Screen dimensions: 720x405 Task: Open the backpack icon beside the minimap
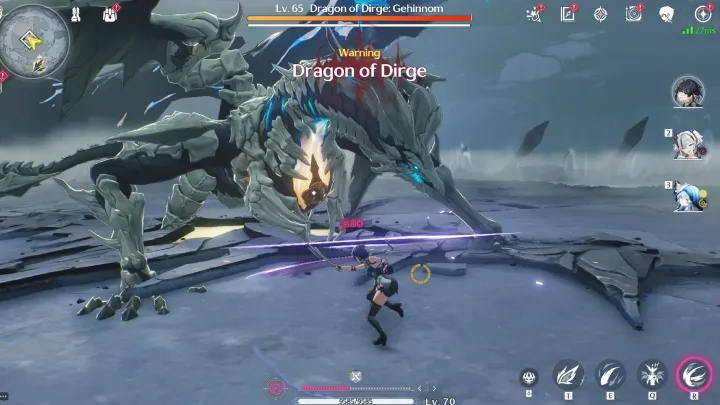tap(110, 15)
